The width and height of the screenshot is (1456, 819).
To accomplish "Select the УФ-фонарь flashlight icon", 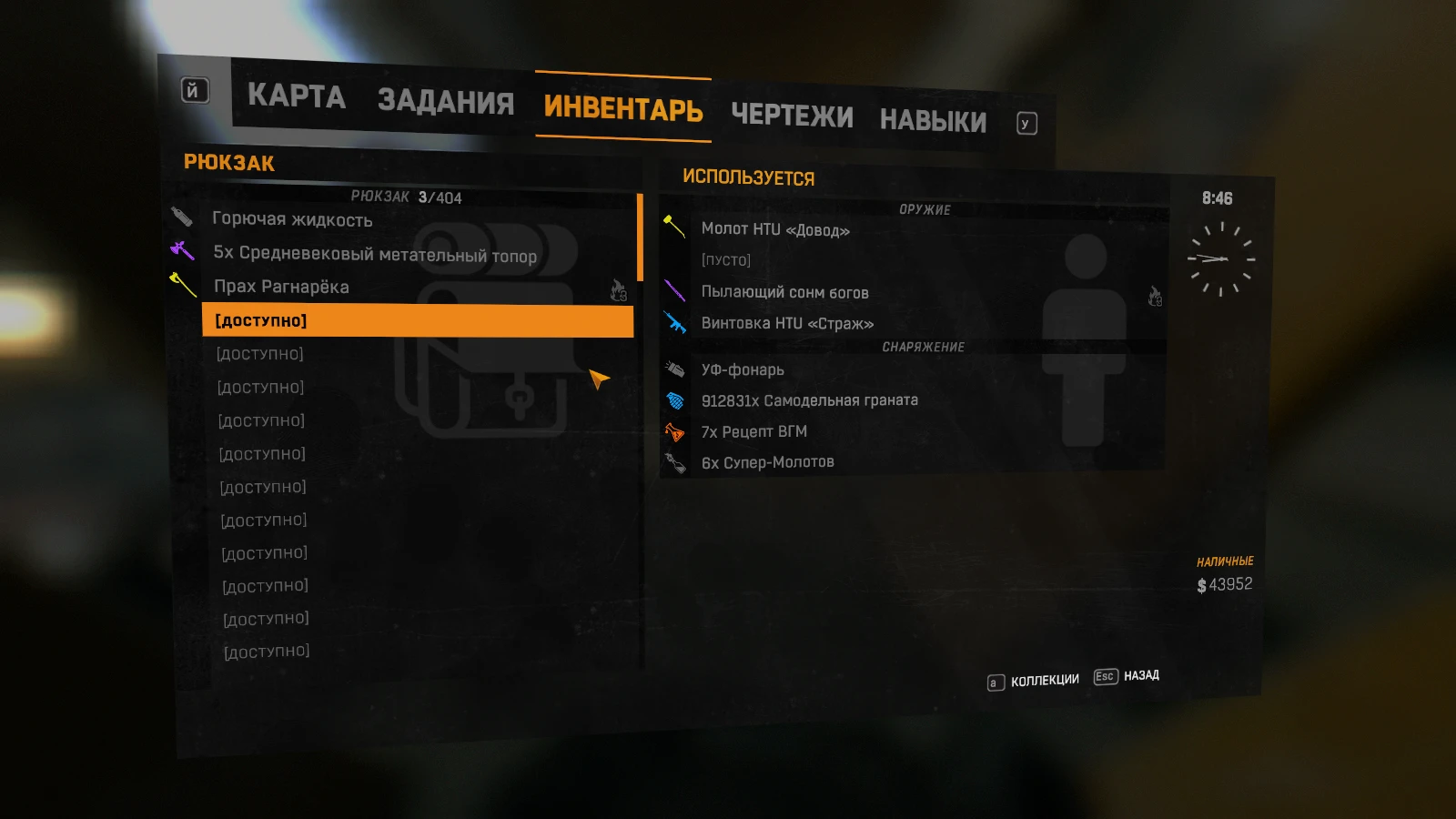I will [x=674, y=368].
